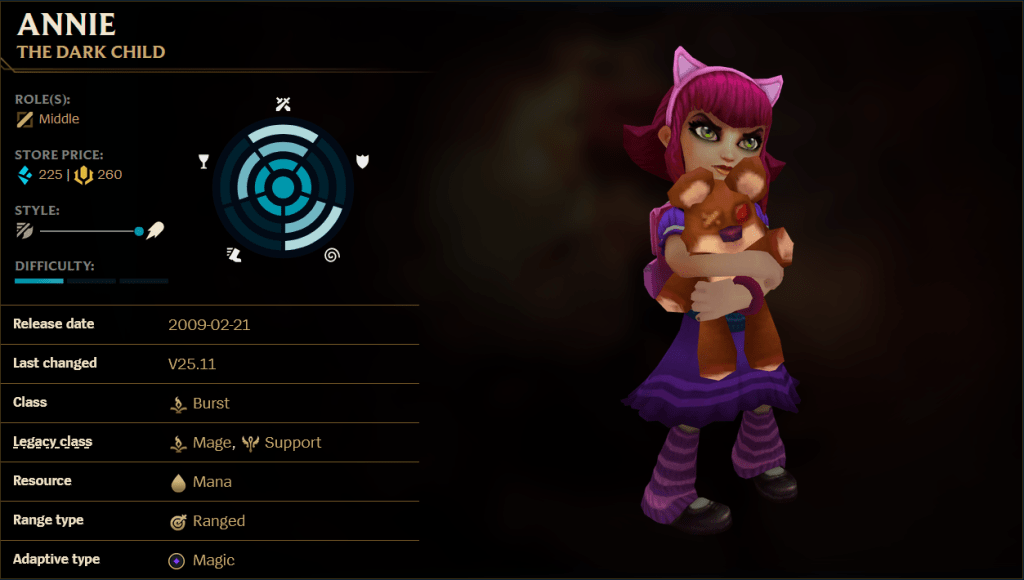Click the winged boot mobility icon
This screenshot has width=1024, height=580.
click(x=234, y=255)
